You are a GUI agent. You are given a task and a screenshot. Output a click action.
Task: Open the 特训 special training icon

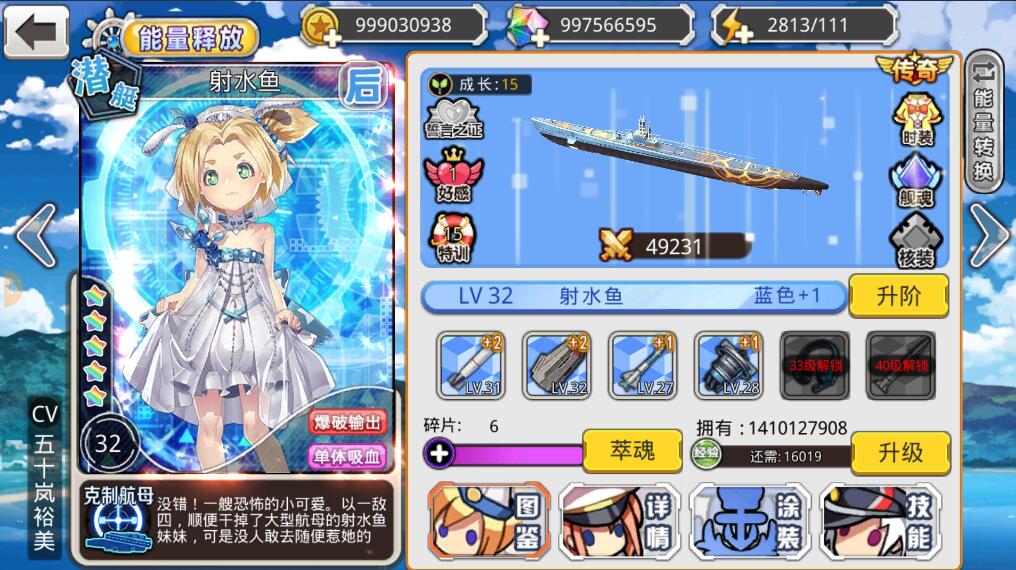(x=452, y=238)
